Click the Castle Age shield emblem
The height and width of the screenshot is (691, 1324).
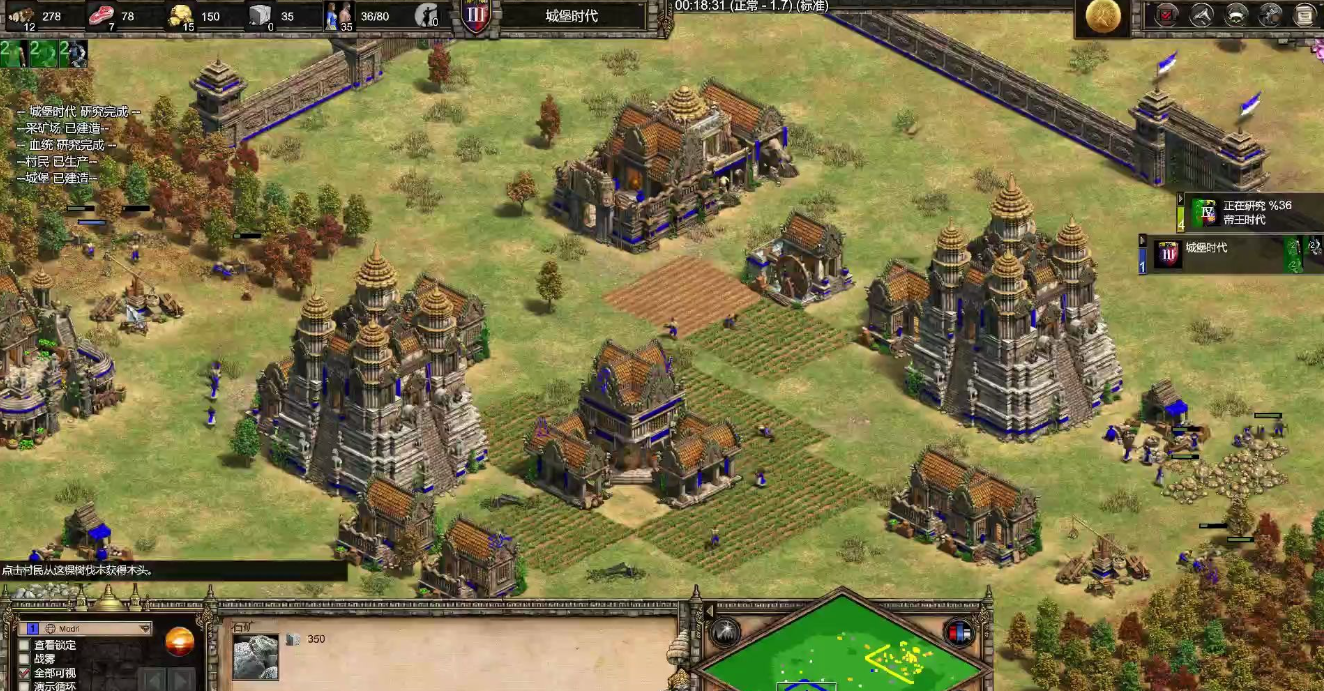(x=476, y=17)
